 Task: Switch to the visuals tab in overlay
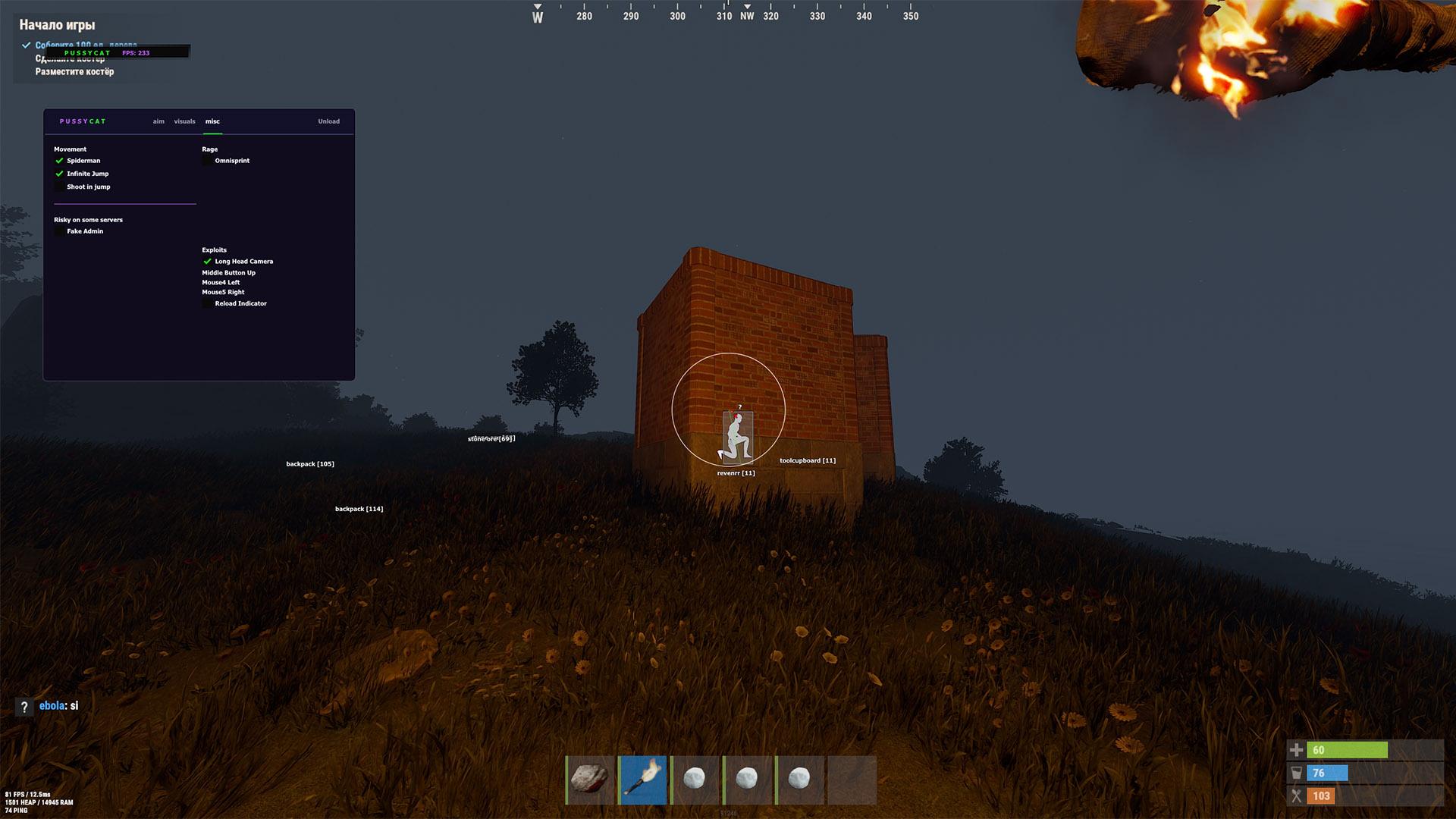click(184, 121)
